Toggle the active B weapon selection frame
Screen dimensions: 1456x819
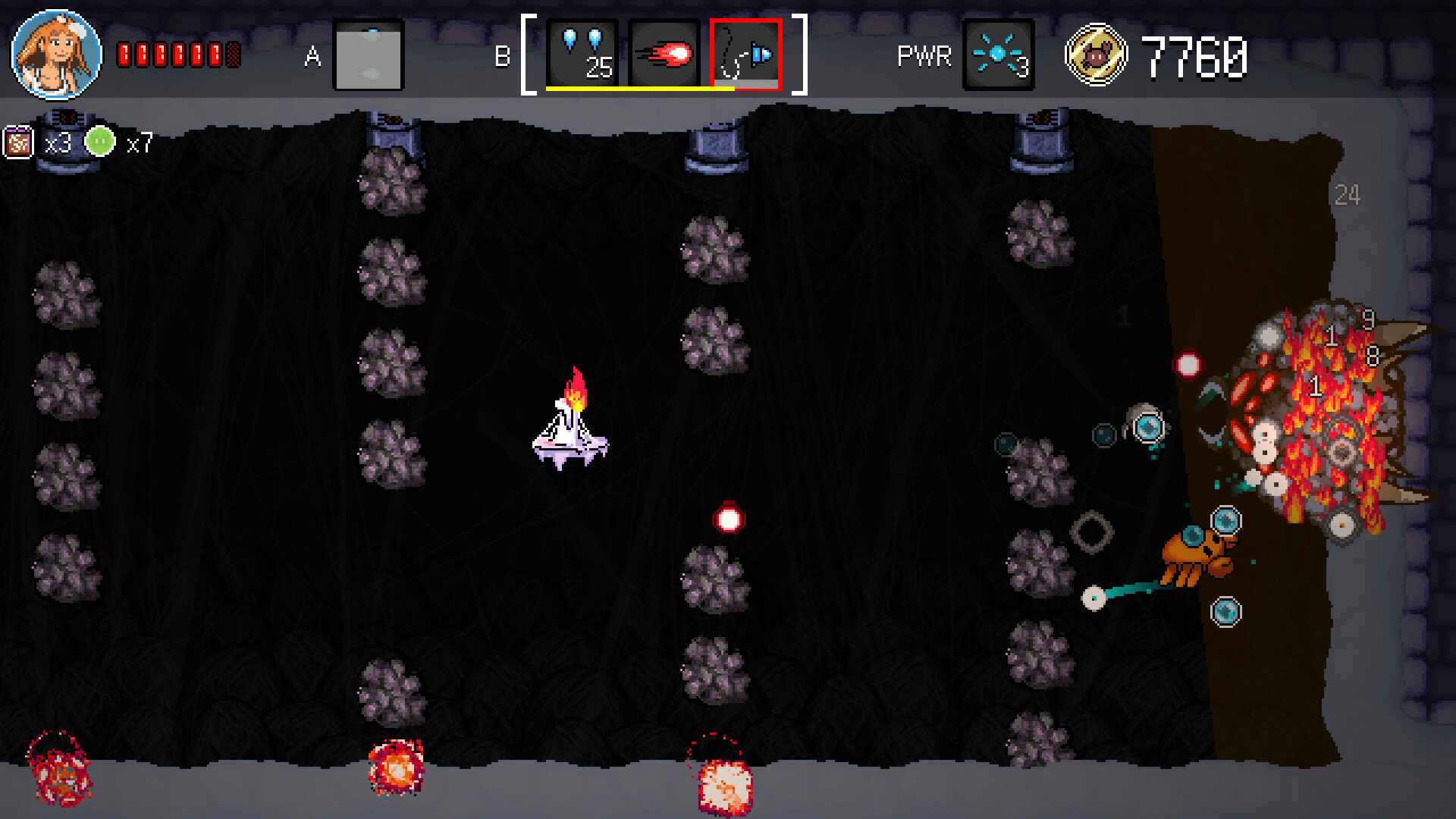click(x=745, y=53)
